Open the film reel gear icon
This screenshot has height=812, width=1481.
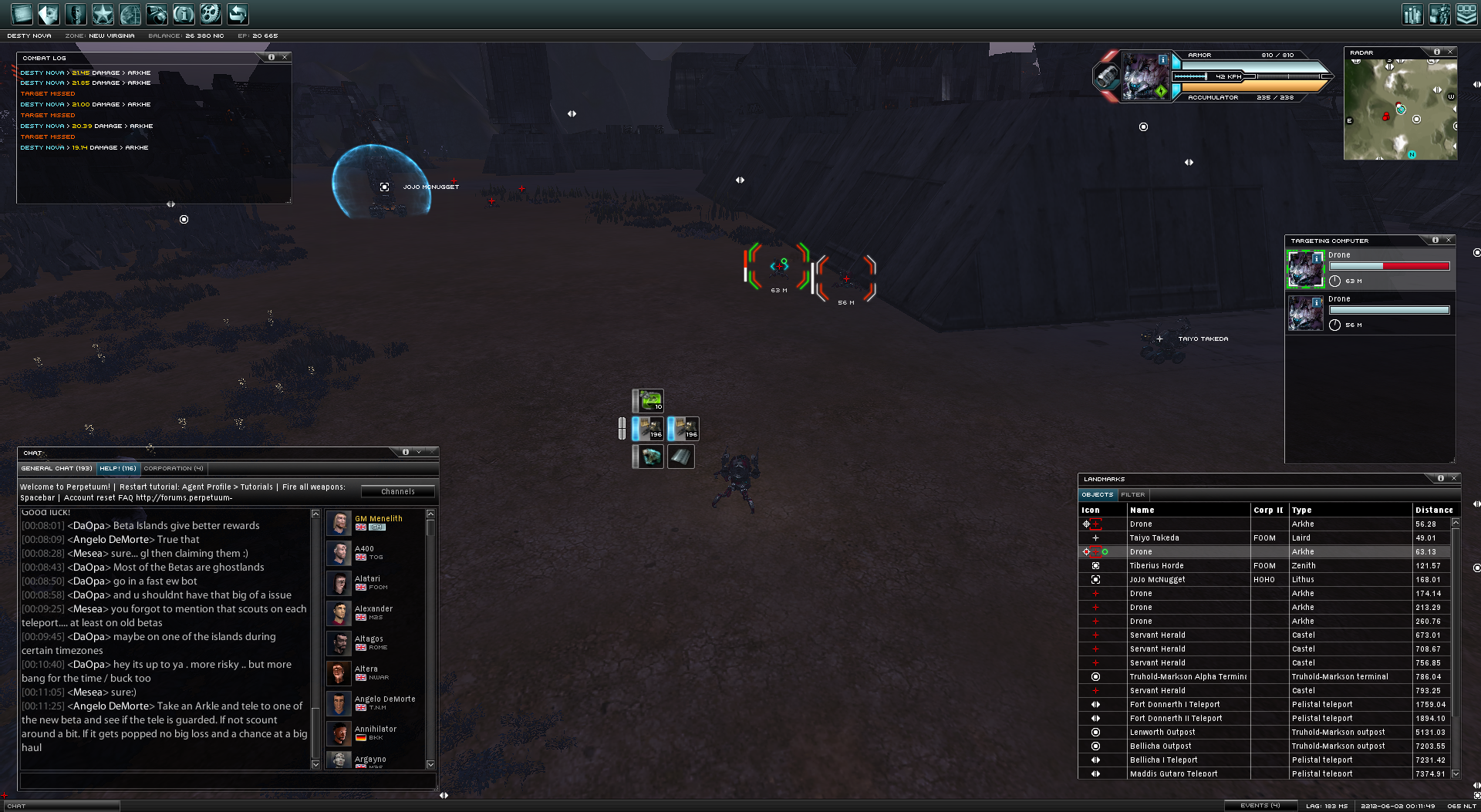tap(210, 14)
